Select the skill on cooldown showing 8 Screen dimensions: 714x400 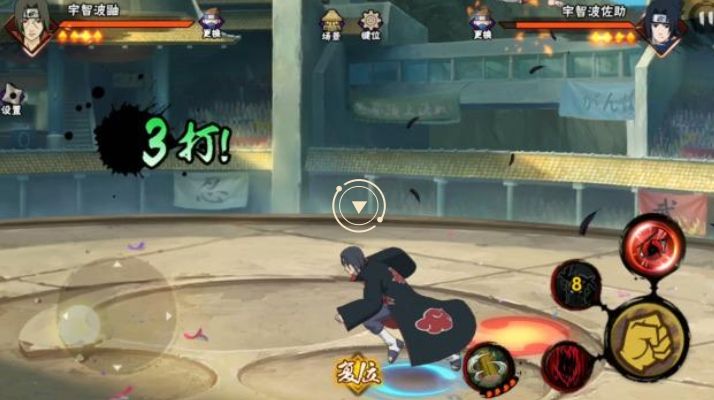pyautogui.click(x=577, y=285)
